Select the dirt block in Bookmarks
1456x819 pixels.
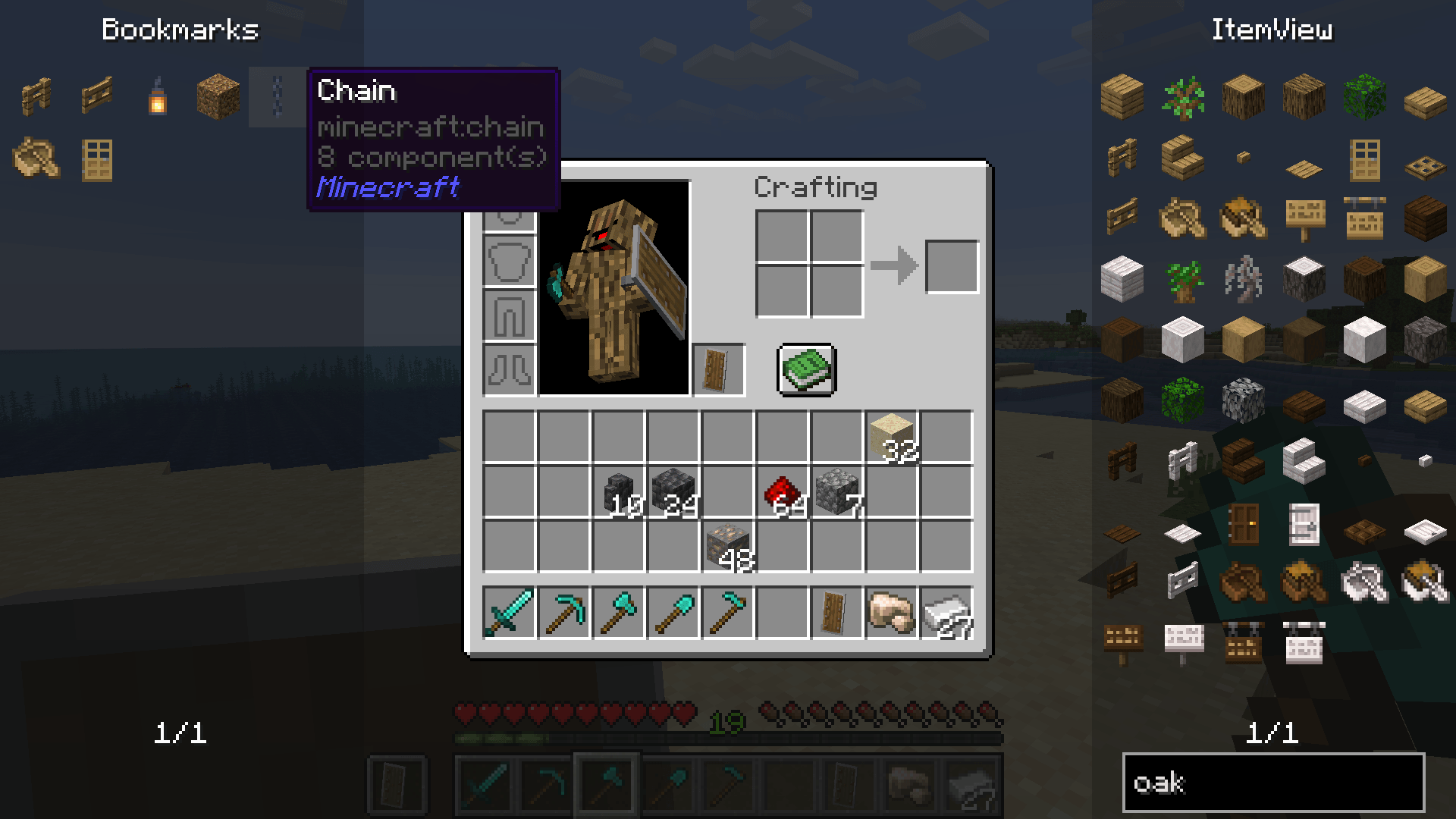(x=216, y=97)
